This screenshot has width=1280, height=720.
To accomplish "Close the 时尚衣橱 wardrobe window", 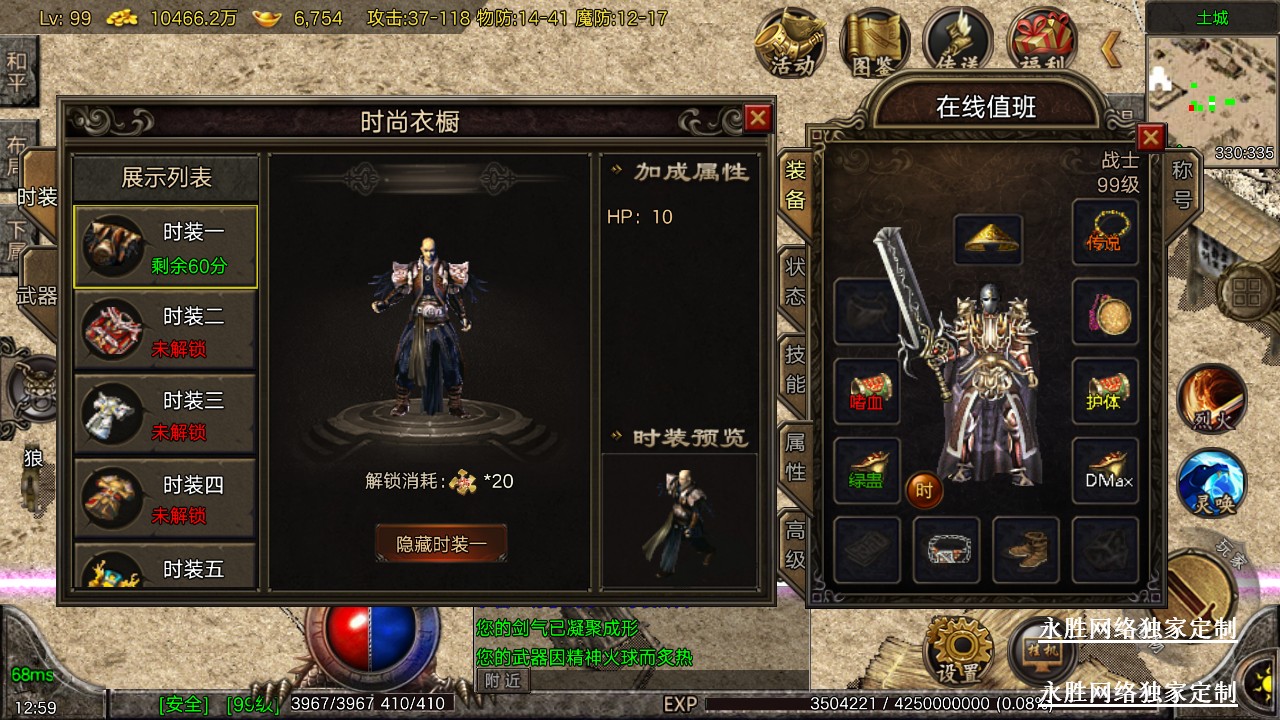I will [758, 119].
